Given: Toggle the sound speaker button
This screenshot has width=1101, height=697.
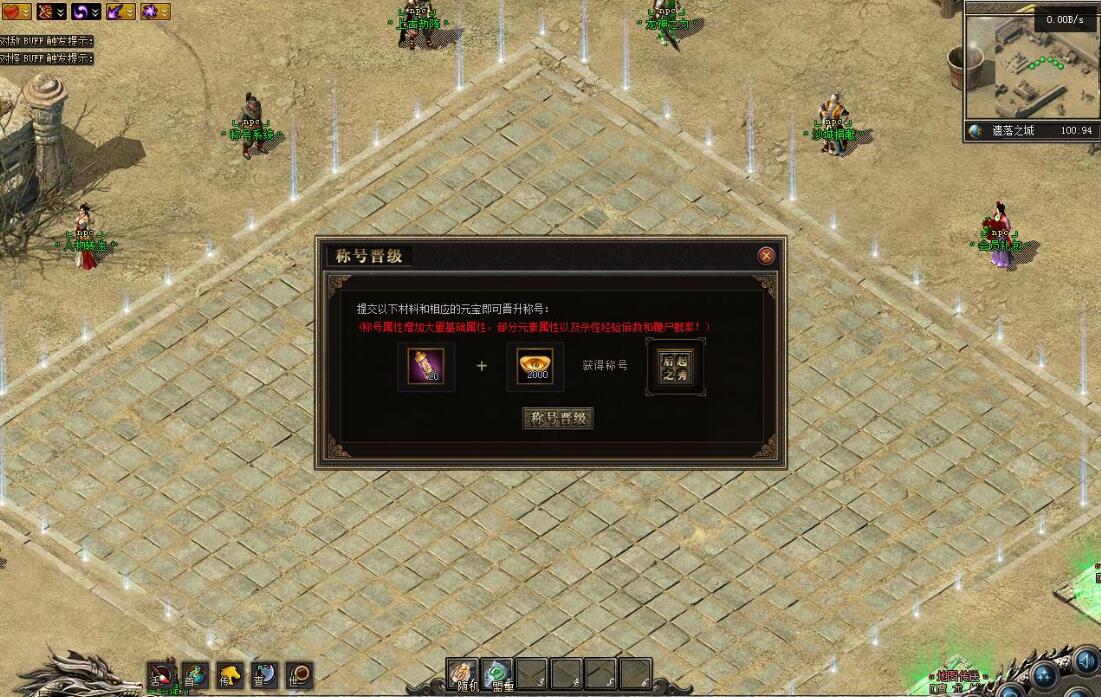Looking at the screenshot, I should click(x=1085, y=661).
